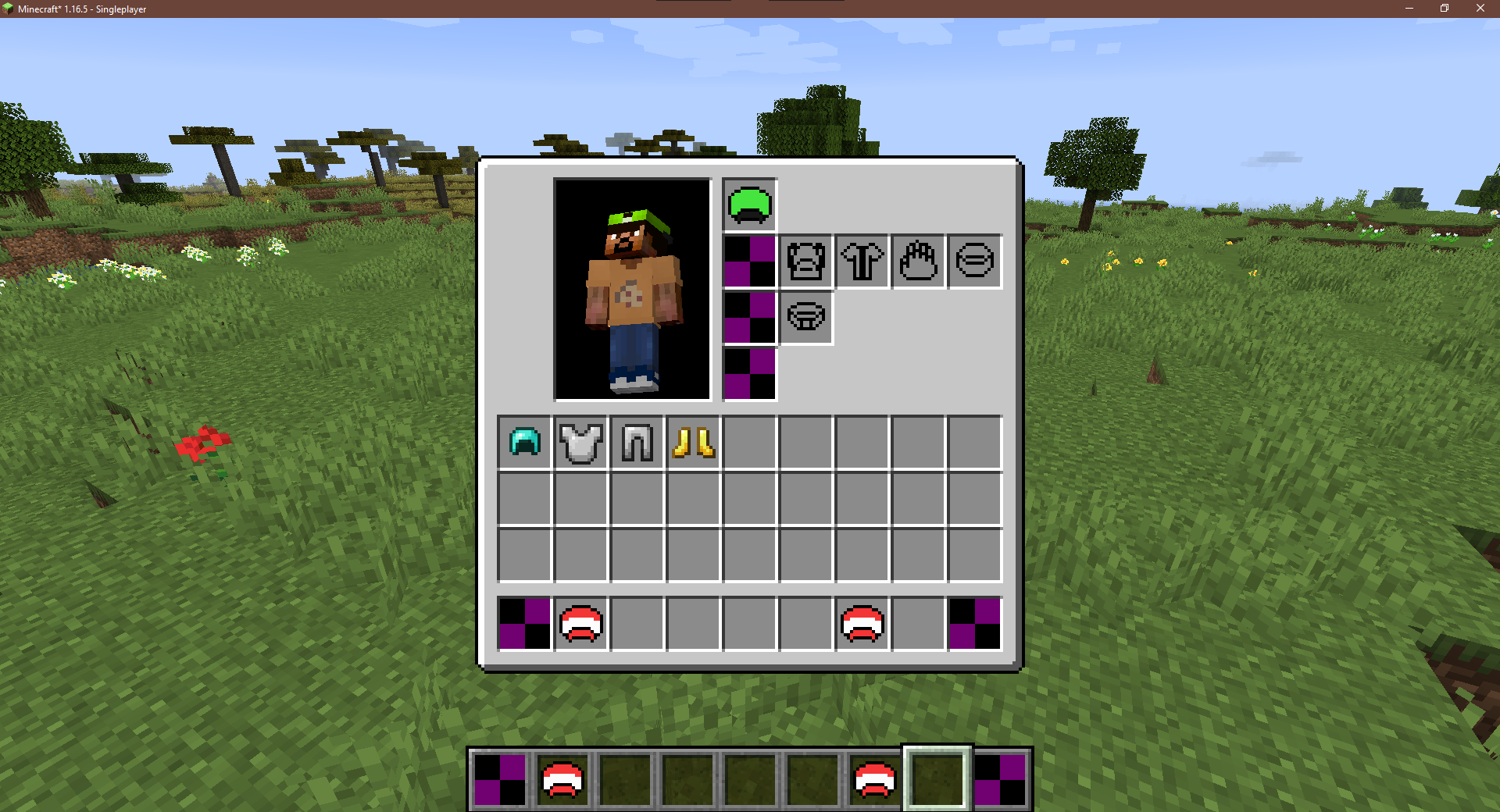Pick up the green slime hat
The image size is (1500, 812).
click(x=750, y=205)
